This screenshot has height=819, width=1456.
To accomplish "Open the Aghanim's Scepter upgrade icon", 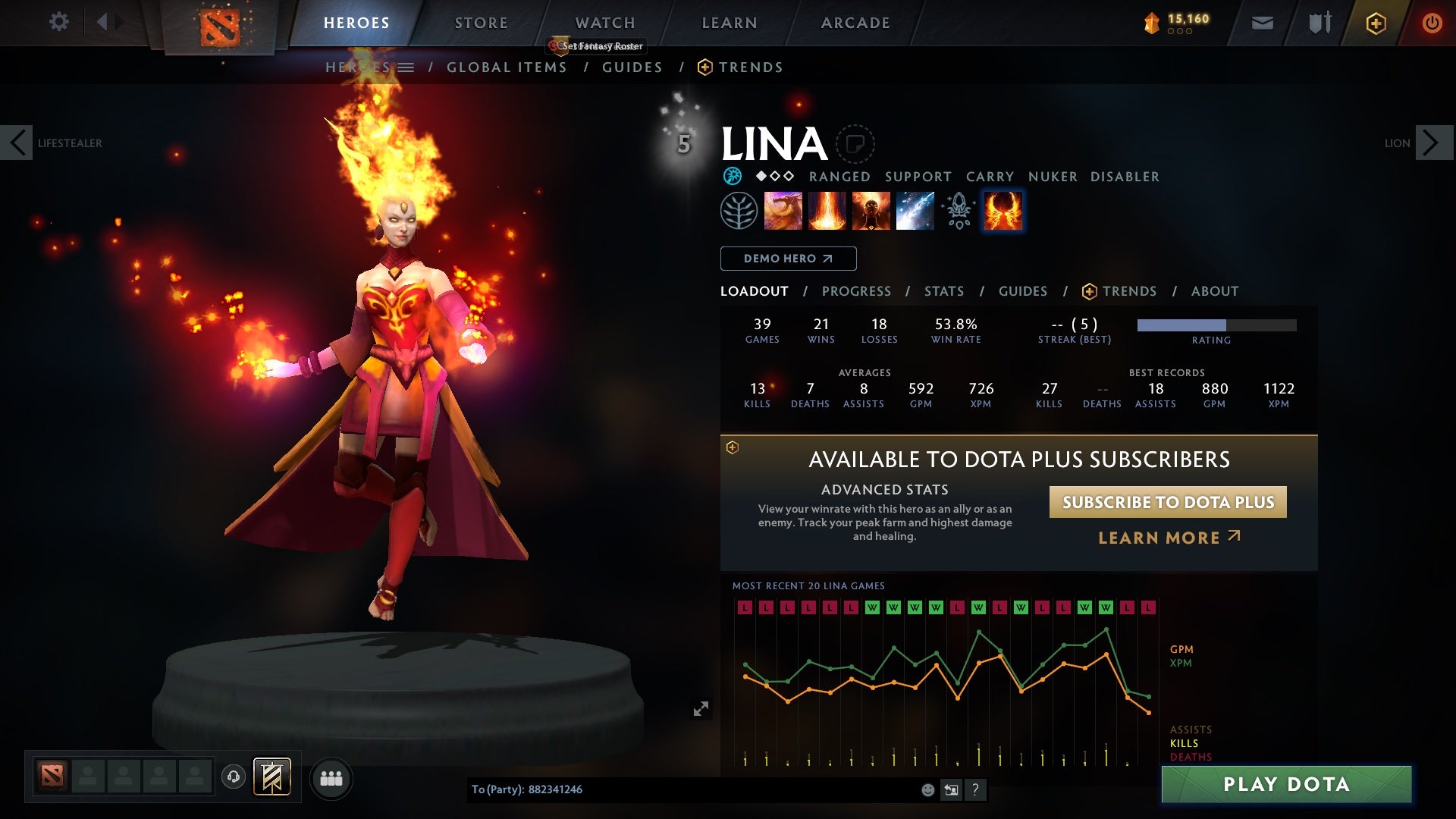I will point(958,210).
